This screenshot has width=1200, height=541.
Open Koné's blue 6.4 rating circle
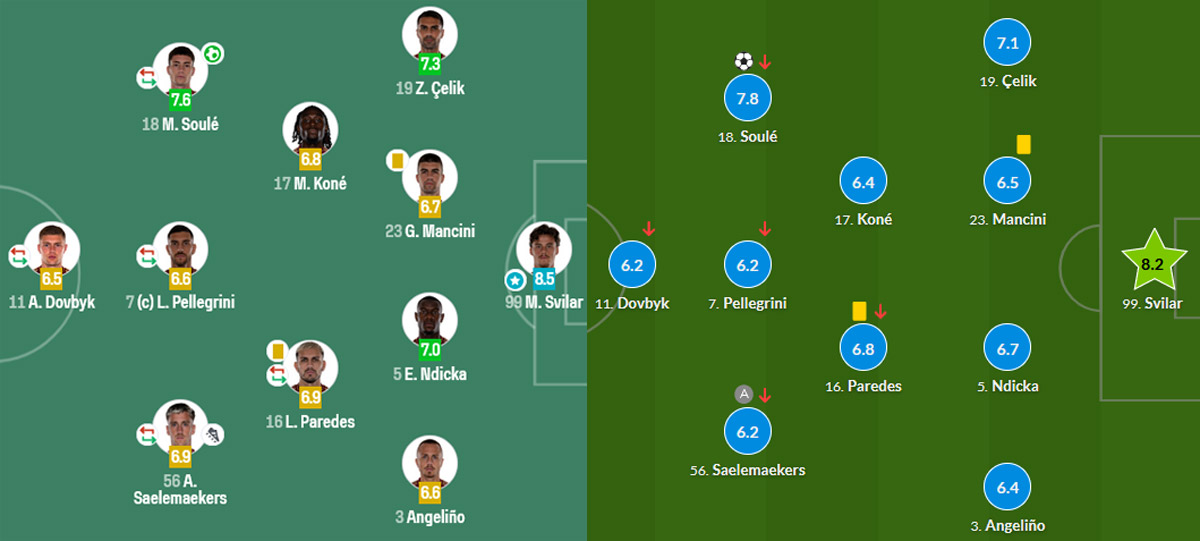pyautogui.click(x=864, y=182)
